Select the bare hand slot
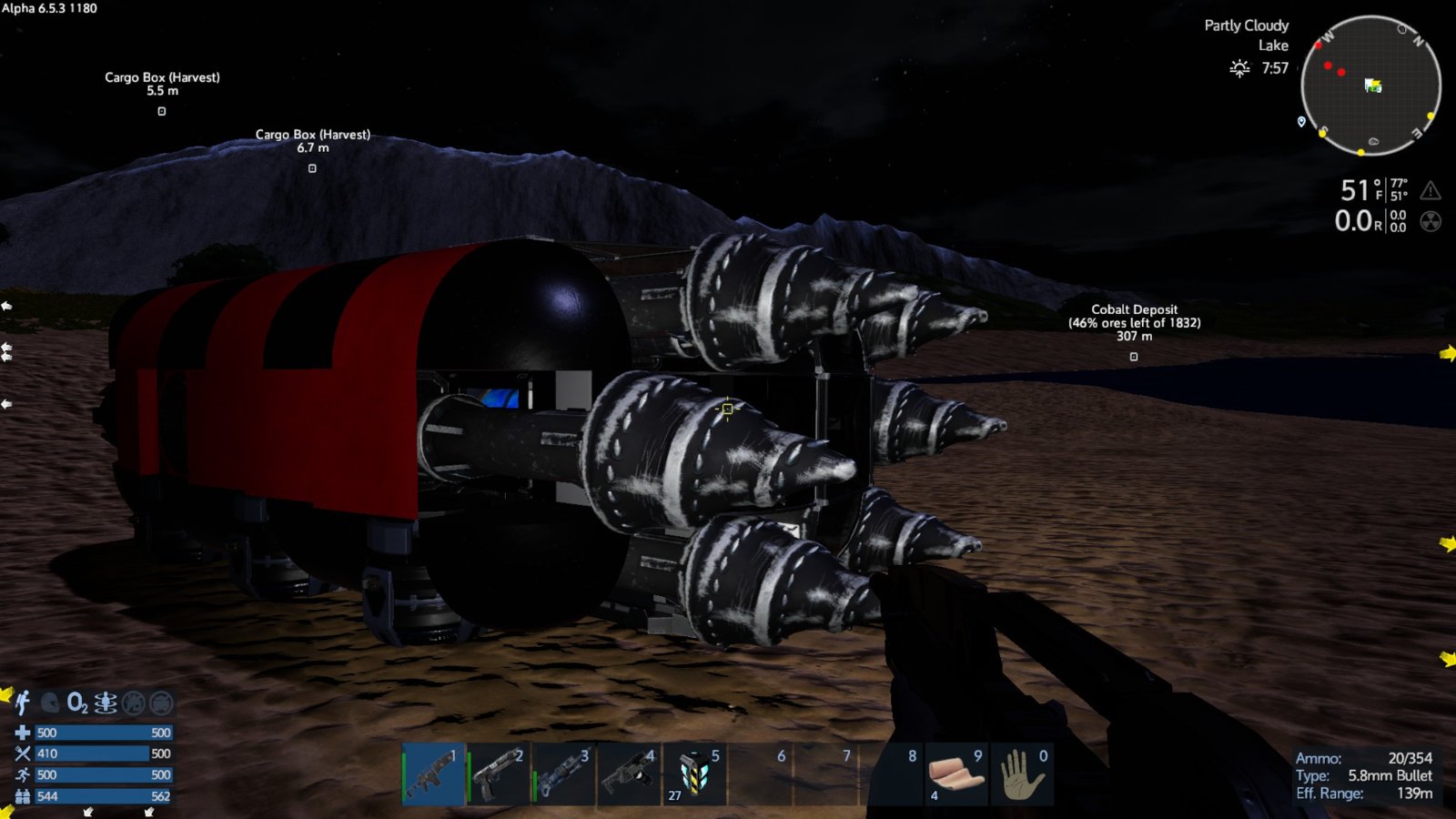This screenshot has height=819, width=1456. coord(1021,774)
